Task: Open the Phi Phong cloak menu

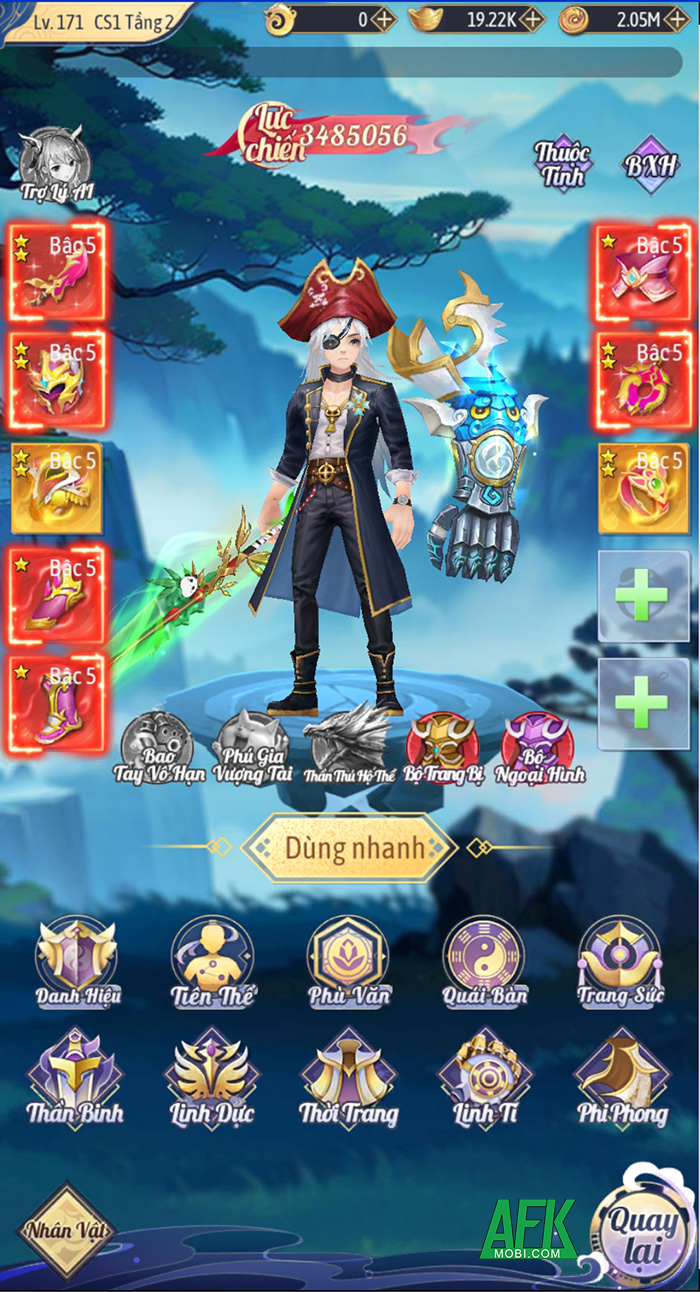Action: (620, 1078)
